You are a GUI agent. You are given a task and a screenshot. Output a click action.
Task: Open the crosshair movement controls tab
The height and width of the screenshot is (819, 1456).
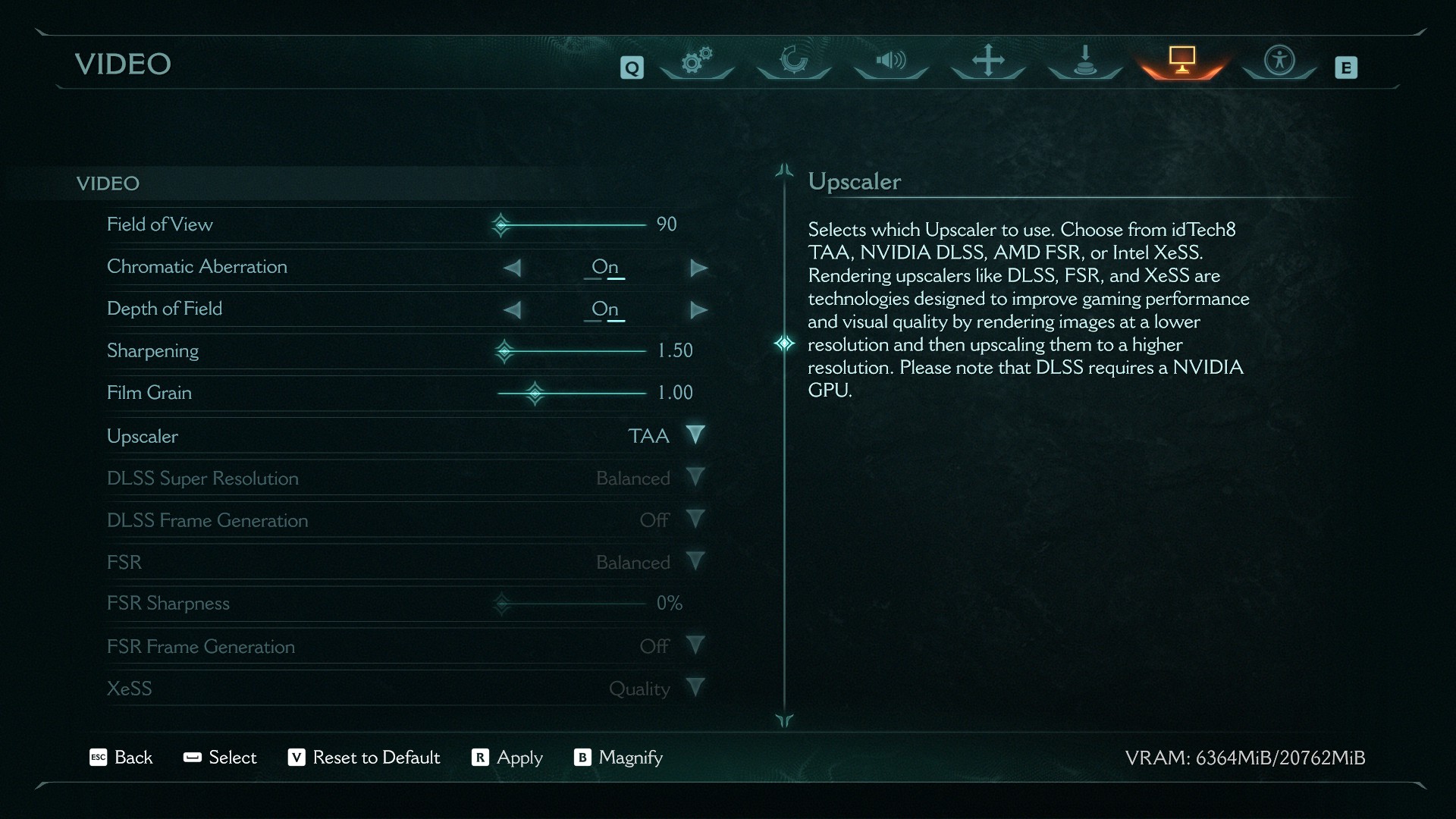pyautogui.click(x=988, y=61)
